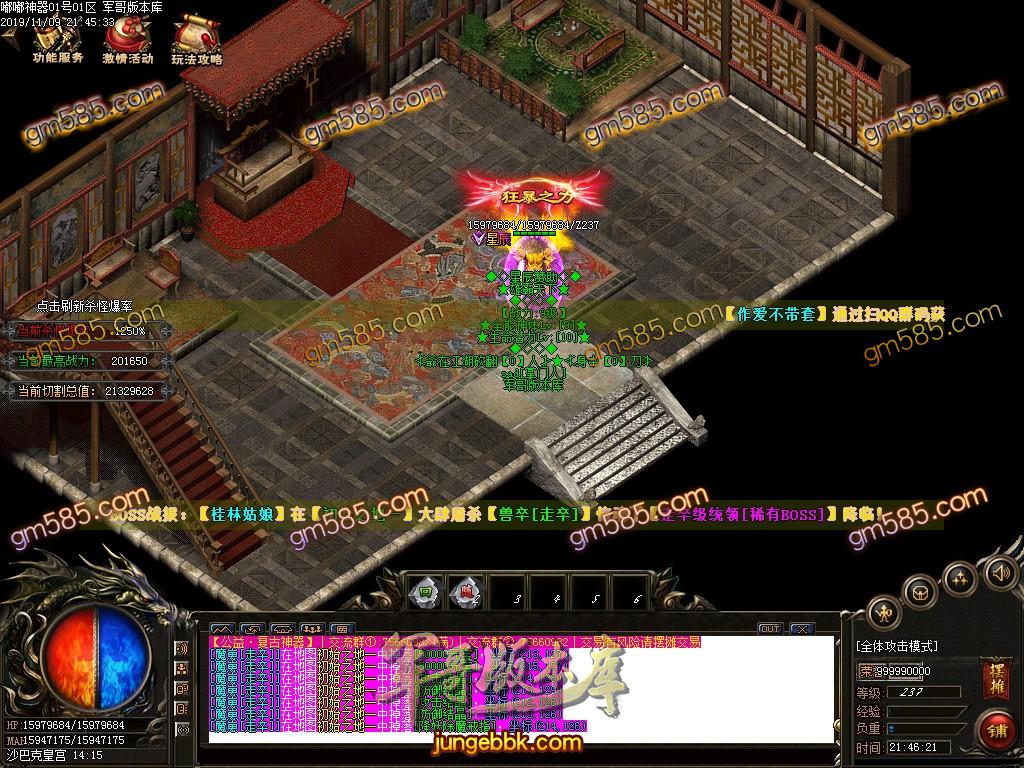Viewport: 1024px width, 768px height.
Task: Switch the 全体攻击模式 attack mode label
Action: [x=897, y=646]
